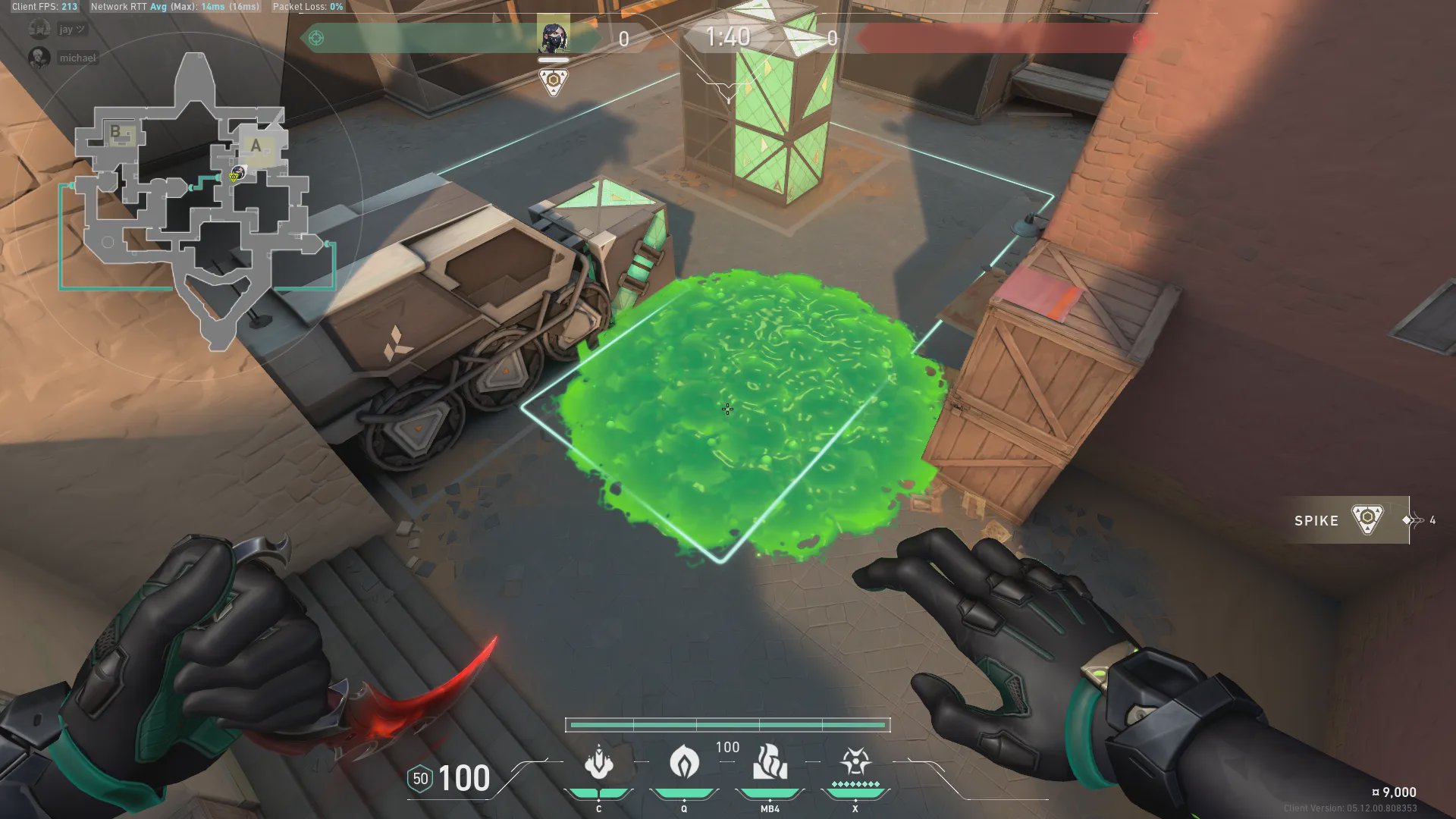Activate the Viper's Pit ultimate icon
Screen dimensions: 1456x819
pyautogui.click(x=855, y=761)
